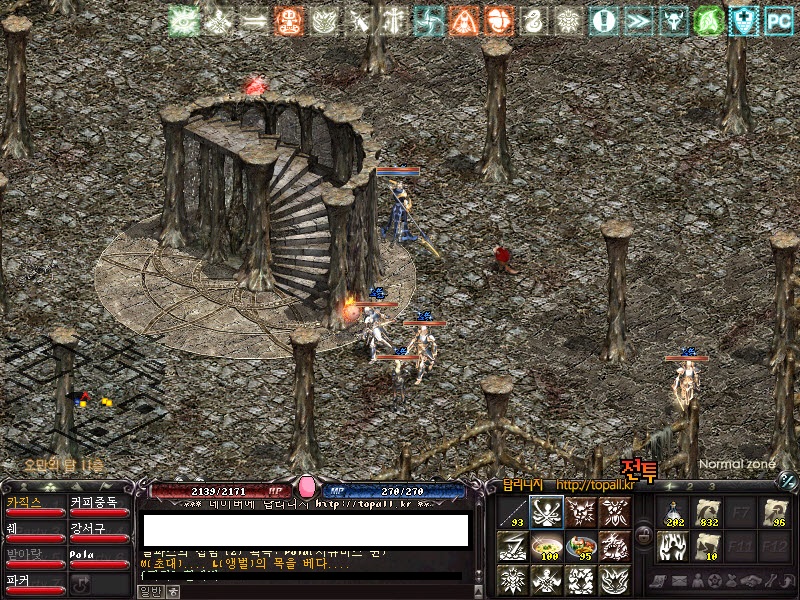Select the blue shield cross icon

(744, 20)
